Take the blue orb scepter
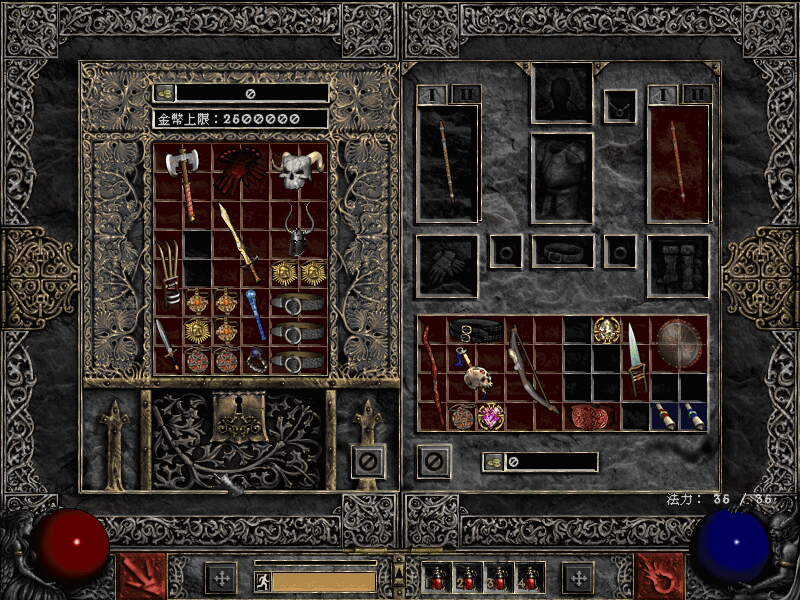Viewport: 800px width, 600px height. click(x=255, y=314)
